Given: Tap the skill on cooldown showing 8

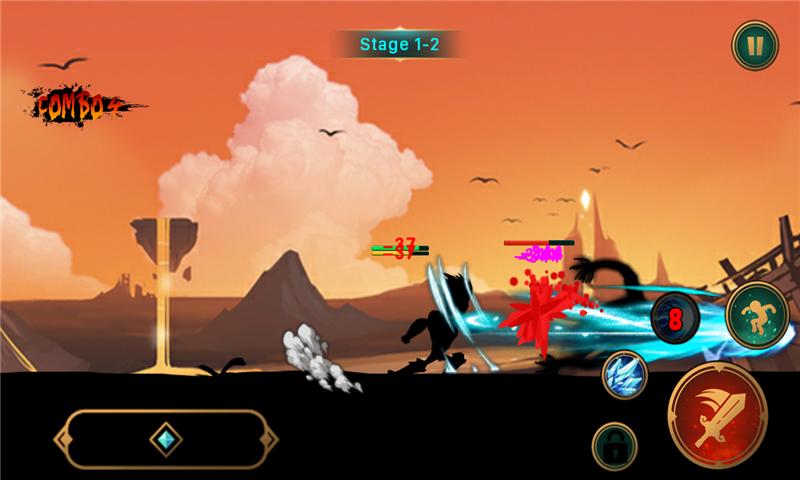Looking at the screenshot, I should coord(675,320).
